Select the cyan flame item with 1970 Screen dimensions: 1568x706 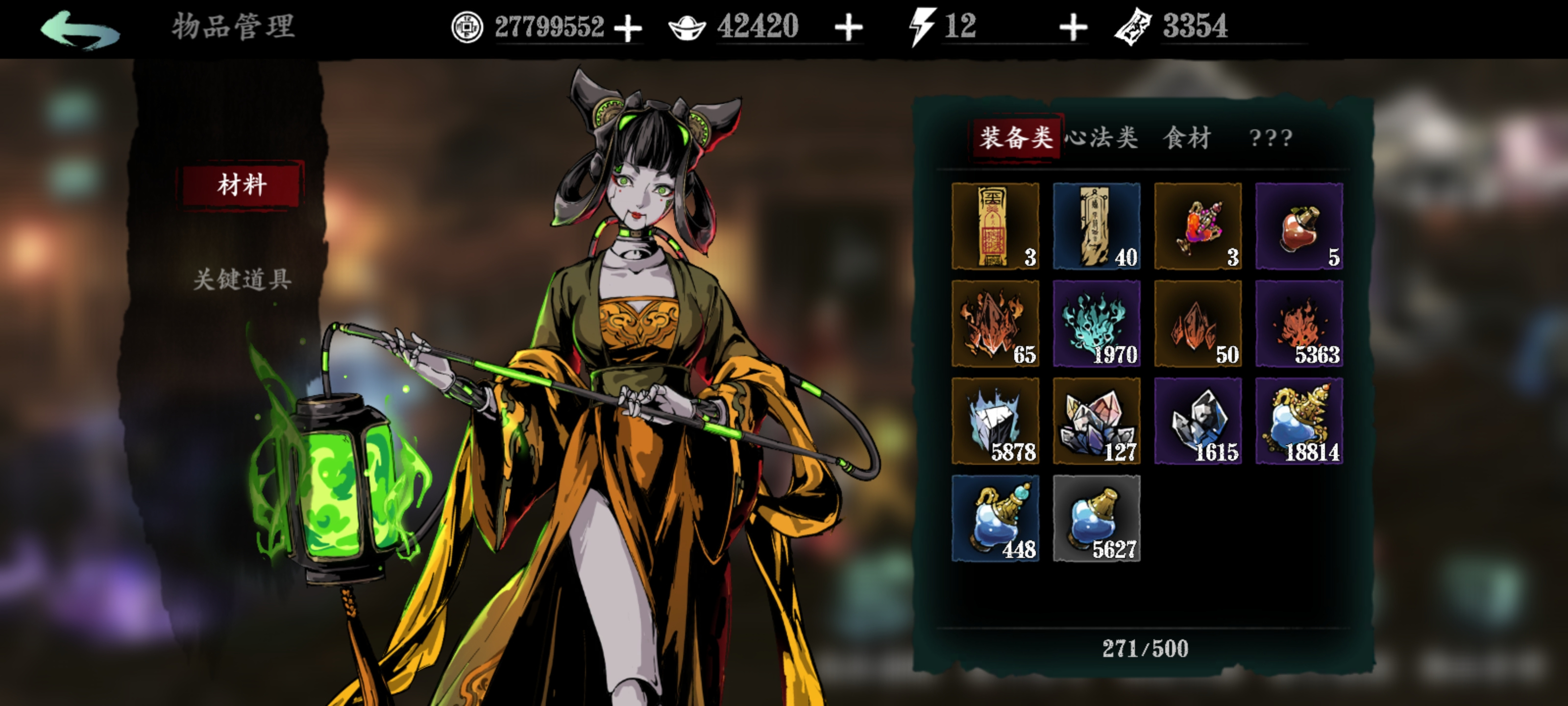coord(1096,324)
